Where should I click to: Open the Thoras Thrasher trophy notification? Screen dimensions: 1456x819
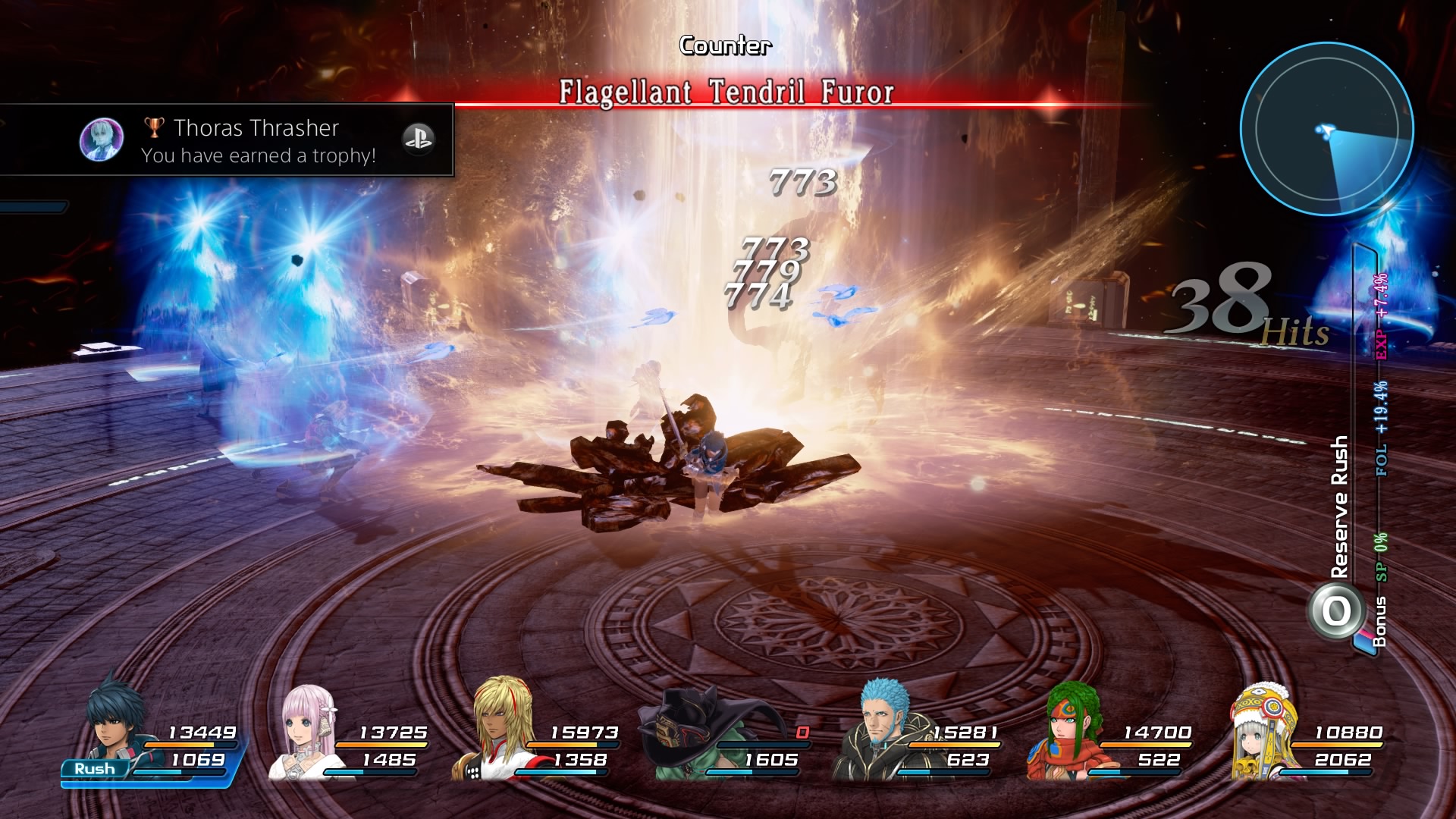tap(227, 140)
